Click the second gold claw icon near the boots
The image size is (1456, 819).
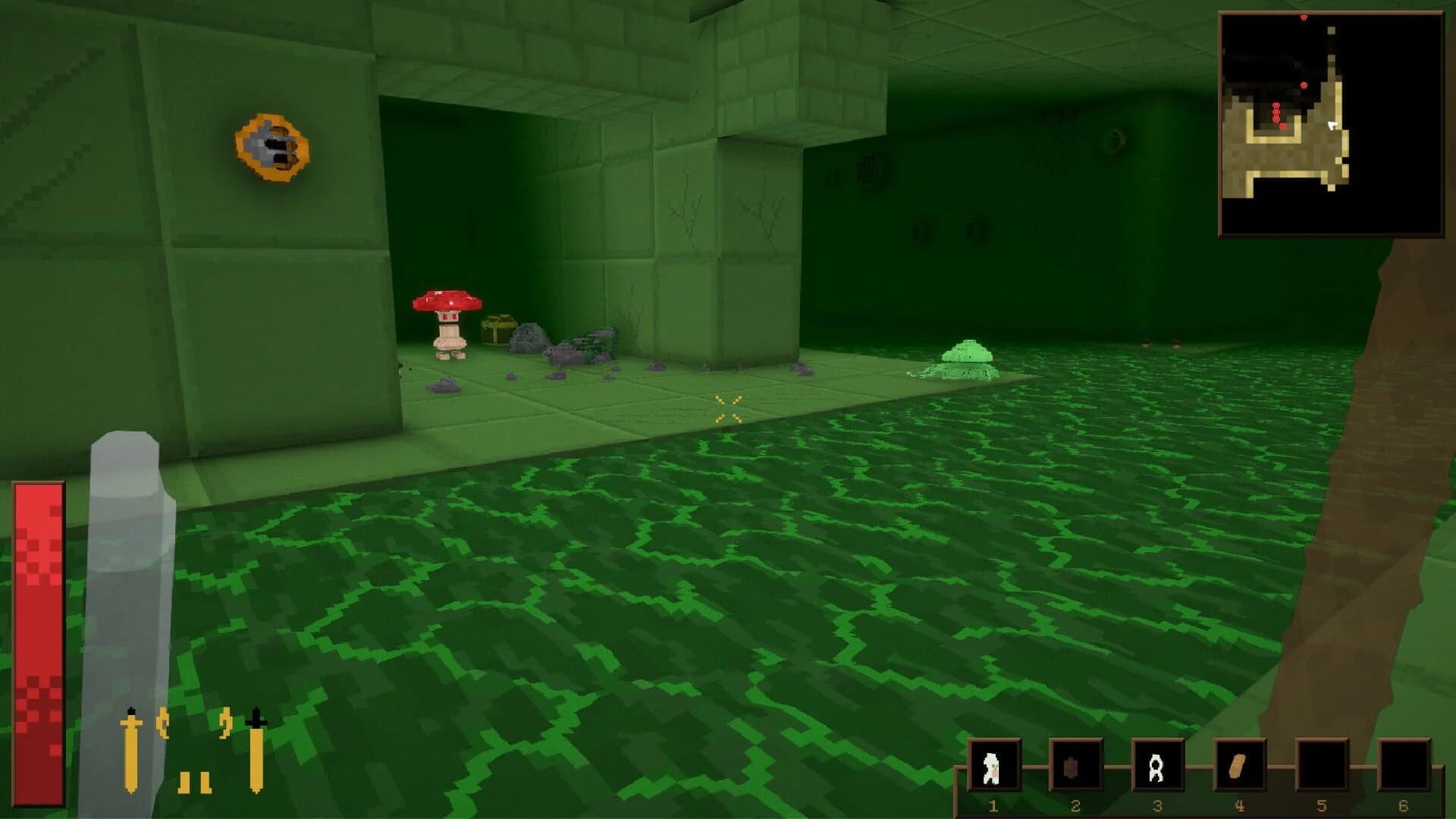(226, 722)
